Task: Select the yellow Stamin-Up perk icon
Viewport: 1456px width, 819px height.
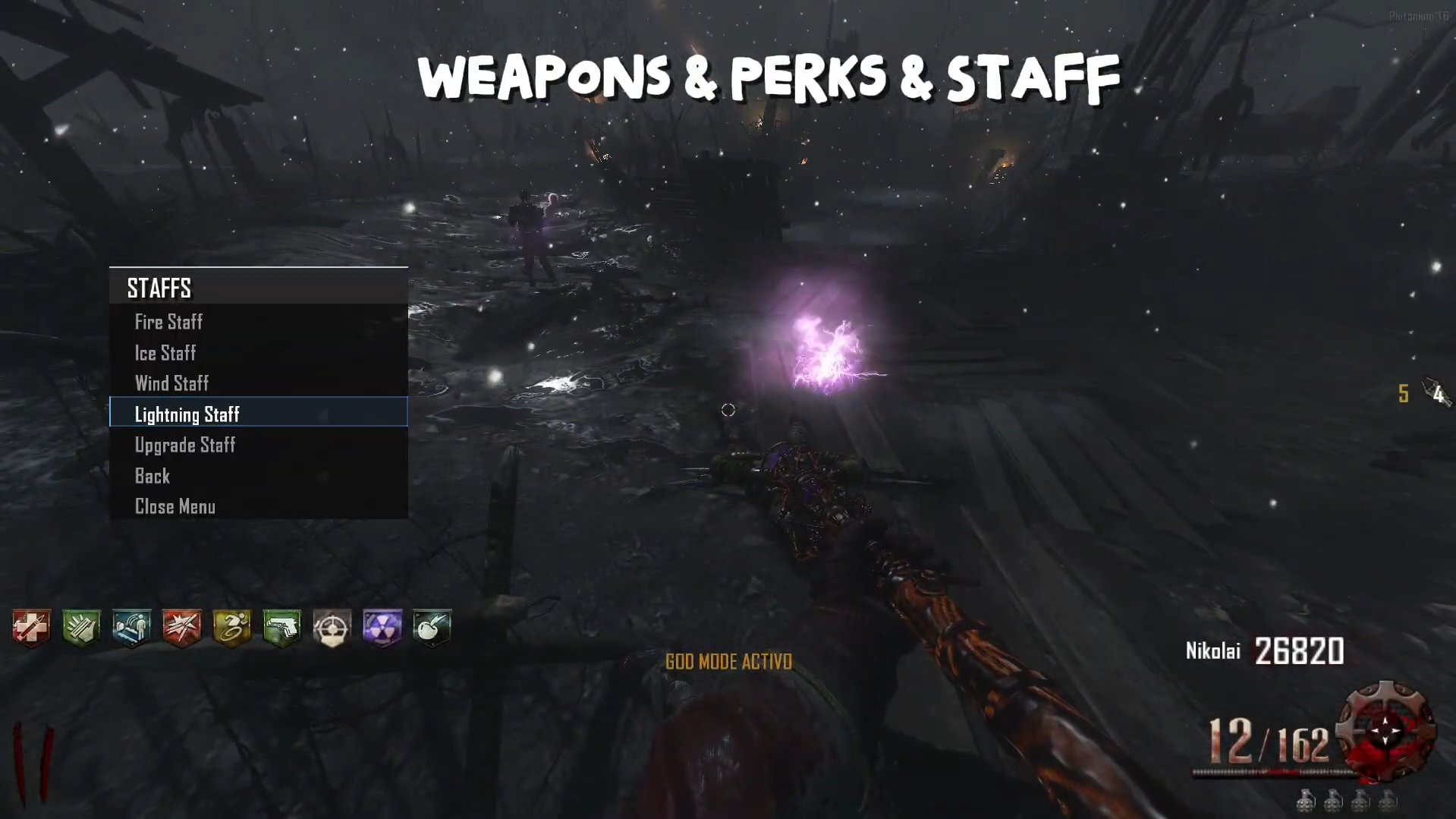Action: click(231, 628)
